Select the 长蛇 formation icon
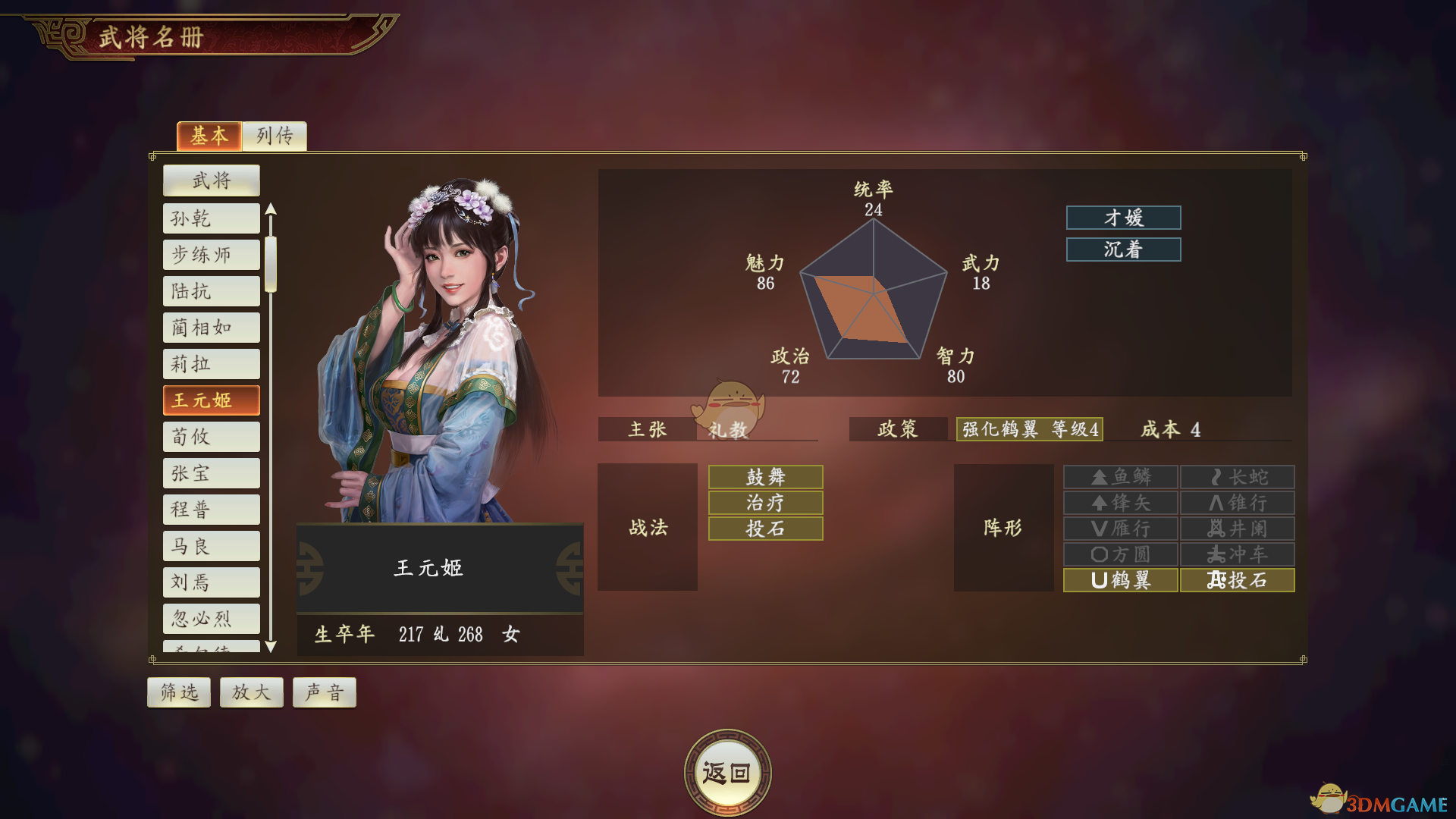The image size is (1456, 819). 1238,476
